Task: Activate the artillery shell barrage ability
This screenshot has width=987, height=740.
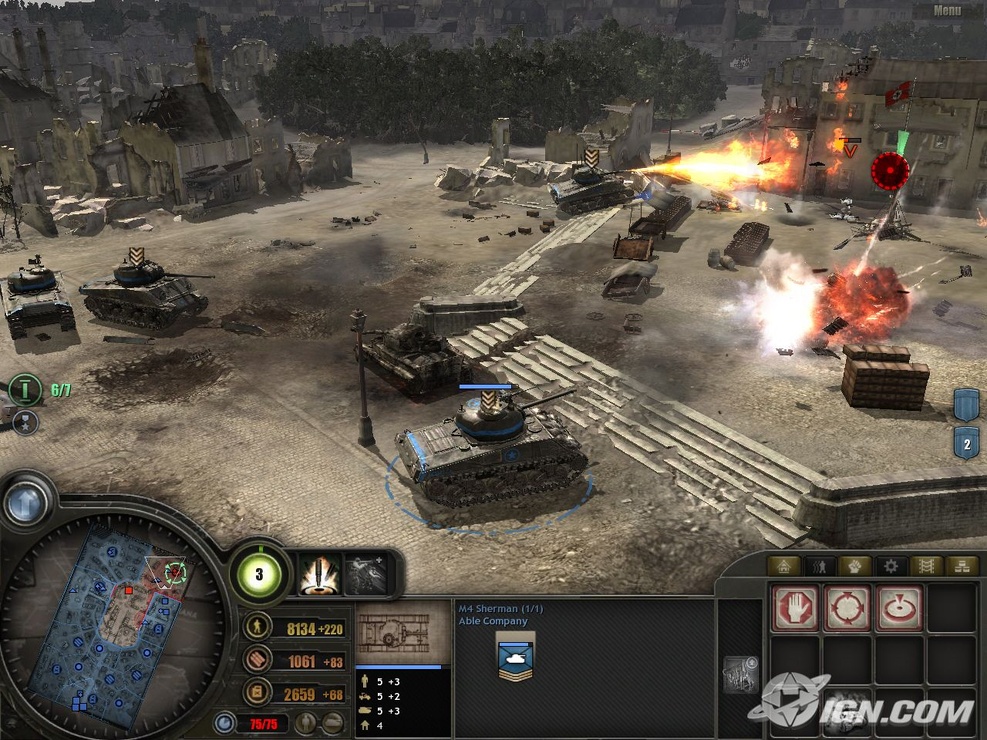Action: tap(320, 575)
